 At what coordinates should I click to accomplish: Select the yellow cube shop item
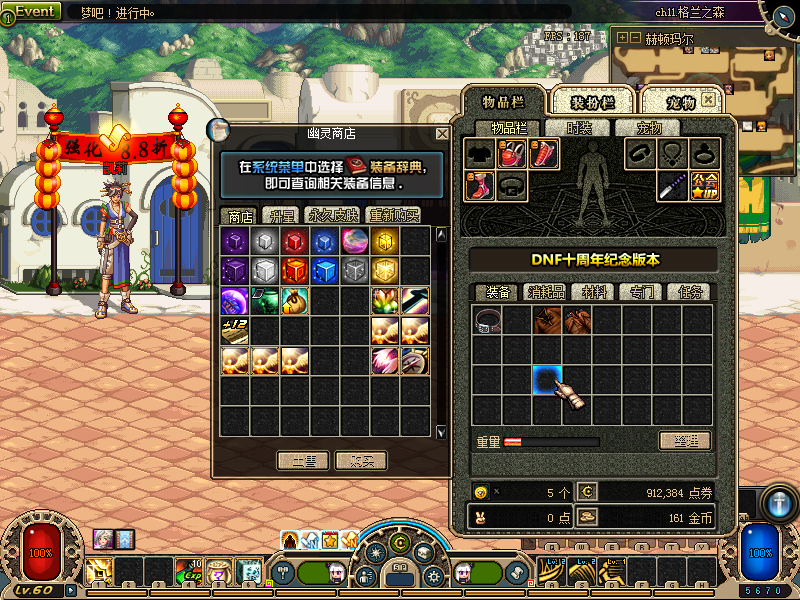tap(385, 241)
